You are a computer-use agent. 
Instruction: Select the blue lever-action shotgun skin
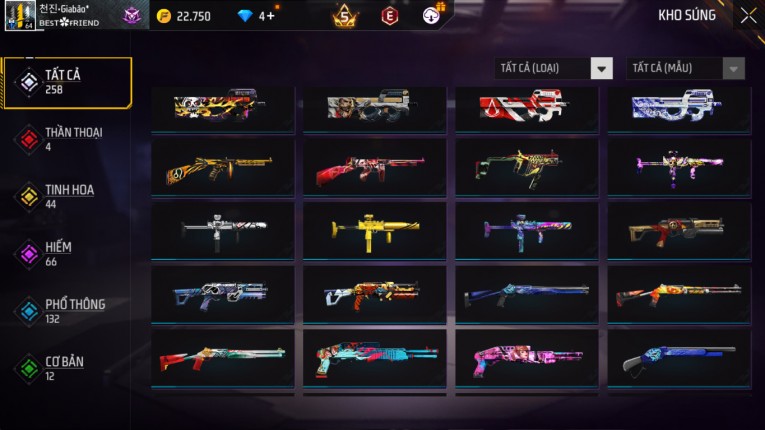[678, 358]
